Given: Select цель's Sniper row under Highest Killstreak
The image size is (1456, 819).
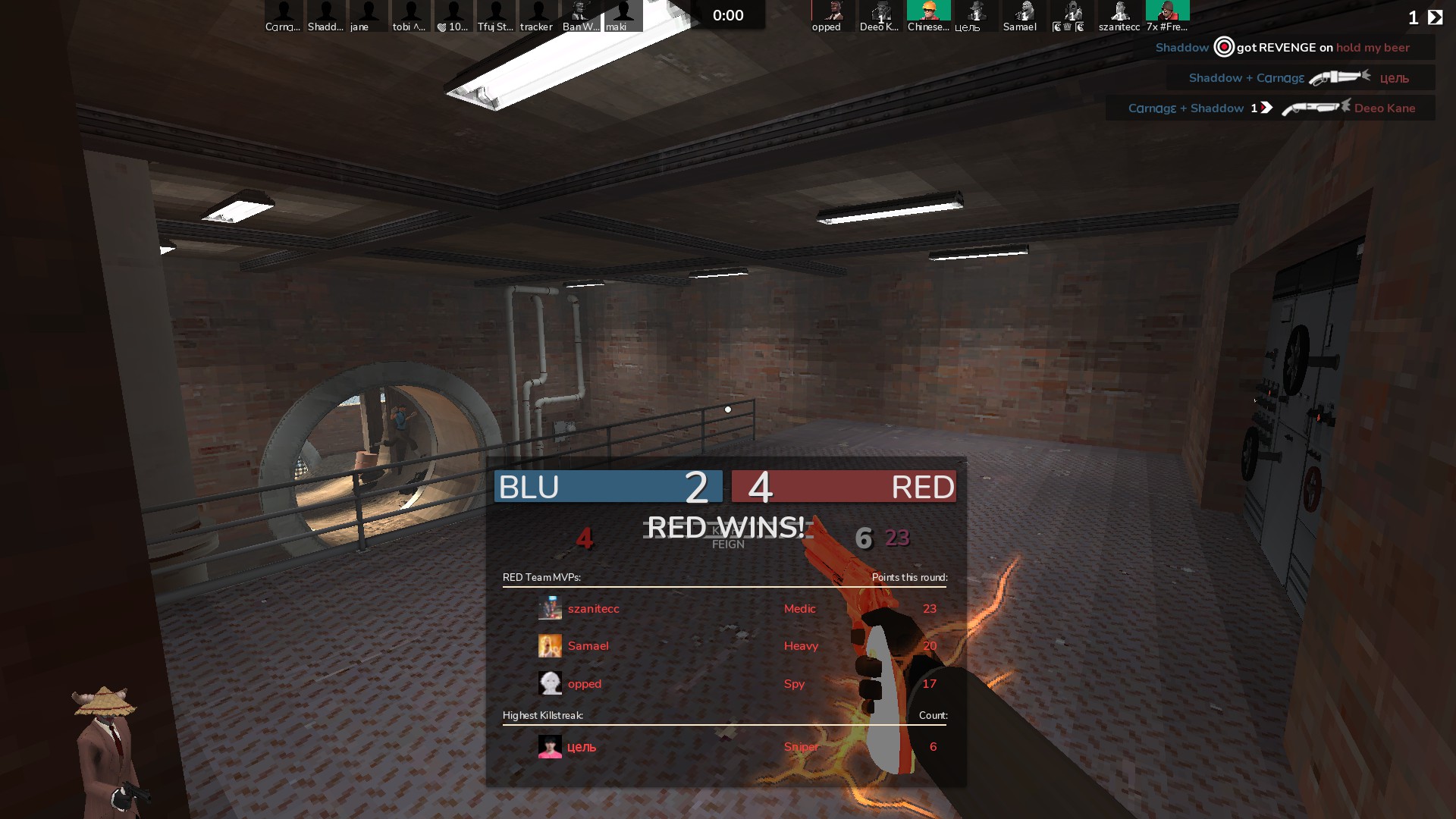Looking at the screenshot, I should coord(724,747).
